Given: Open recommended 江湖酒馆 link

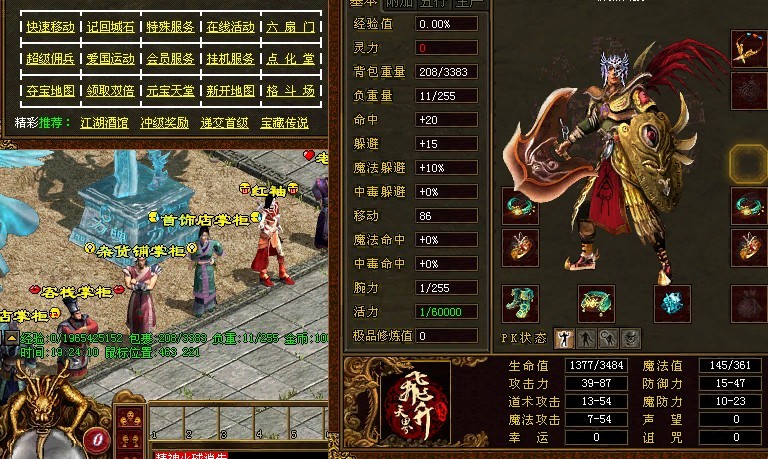Looking at the screenshot, I should [105, 124].
